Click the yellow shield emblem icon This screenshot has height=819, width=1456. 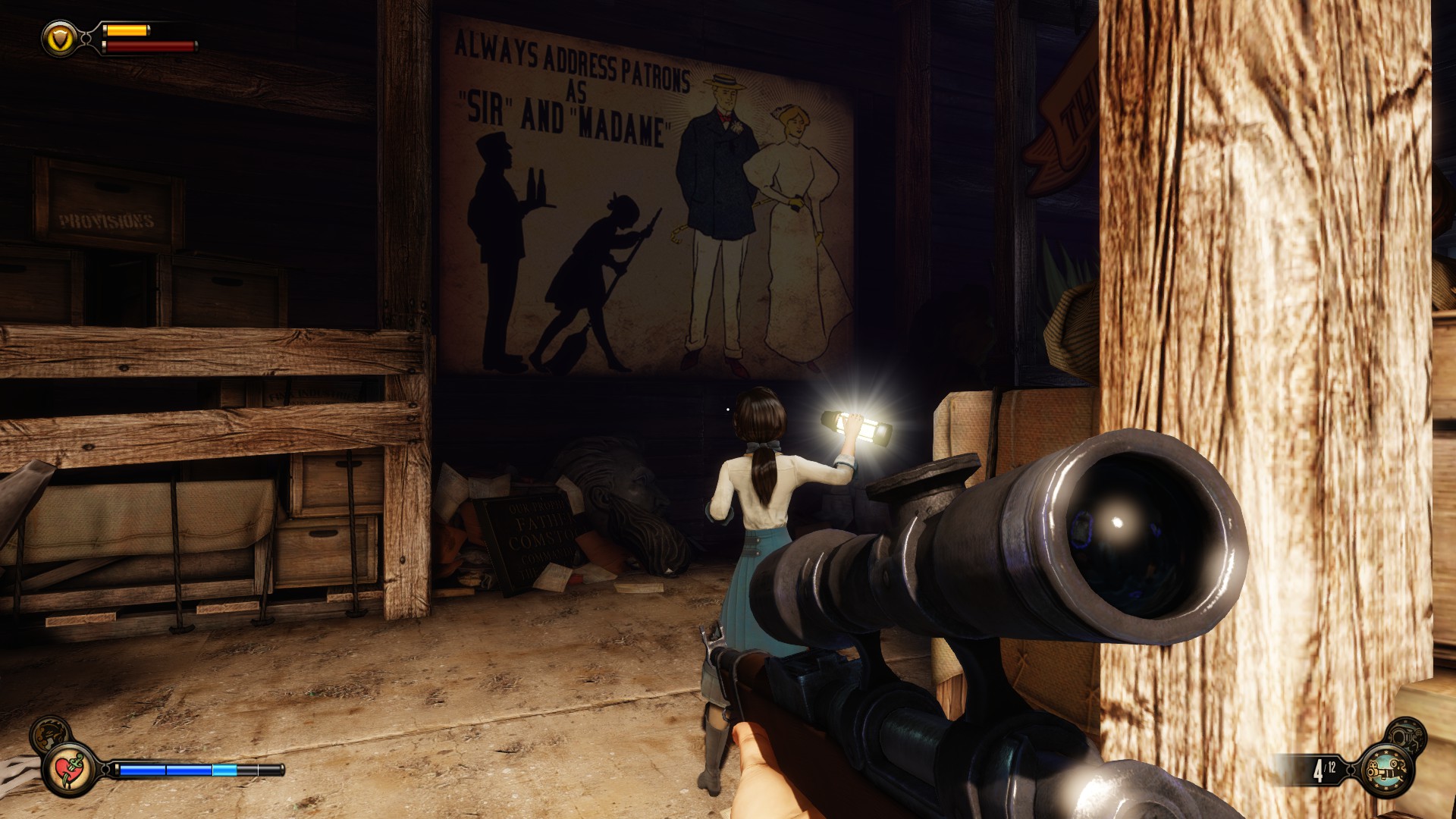pos(61,38)
